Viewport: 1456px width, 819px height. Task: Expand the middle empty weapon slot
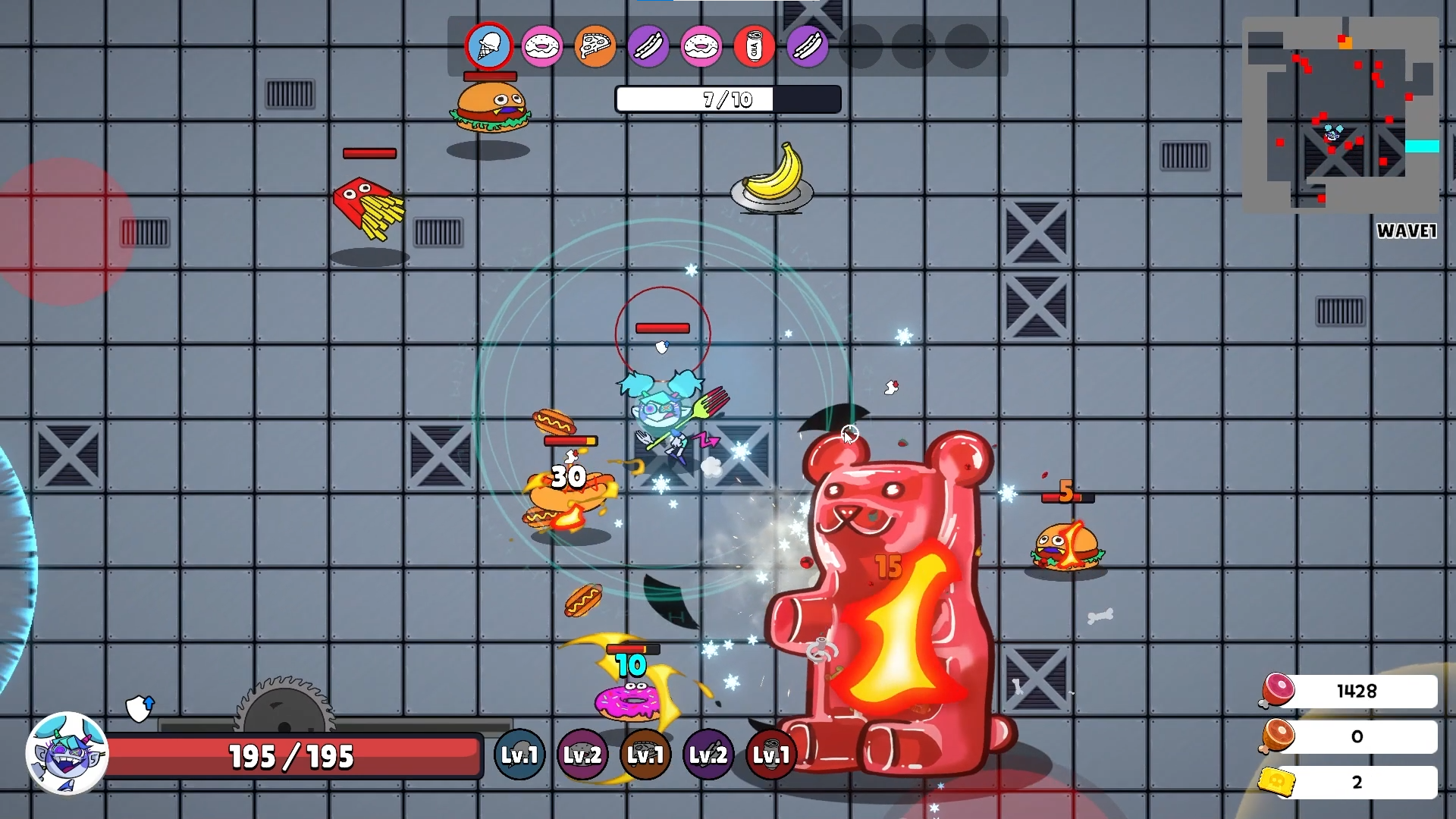[x=914, y=46]
